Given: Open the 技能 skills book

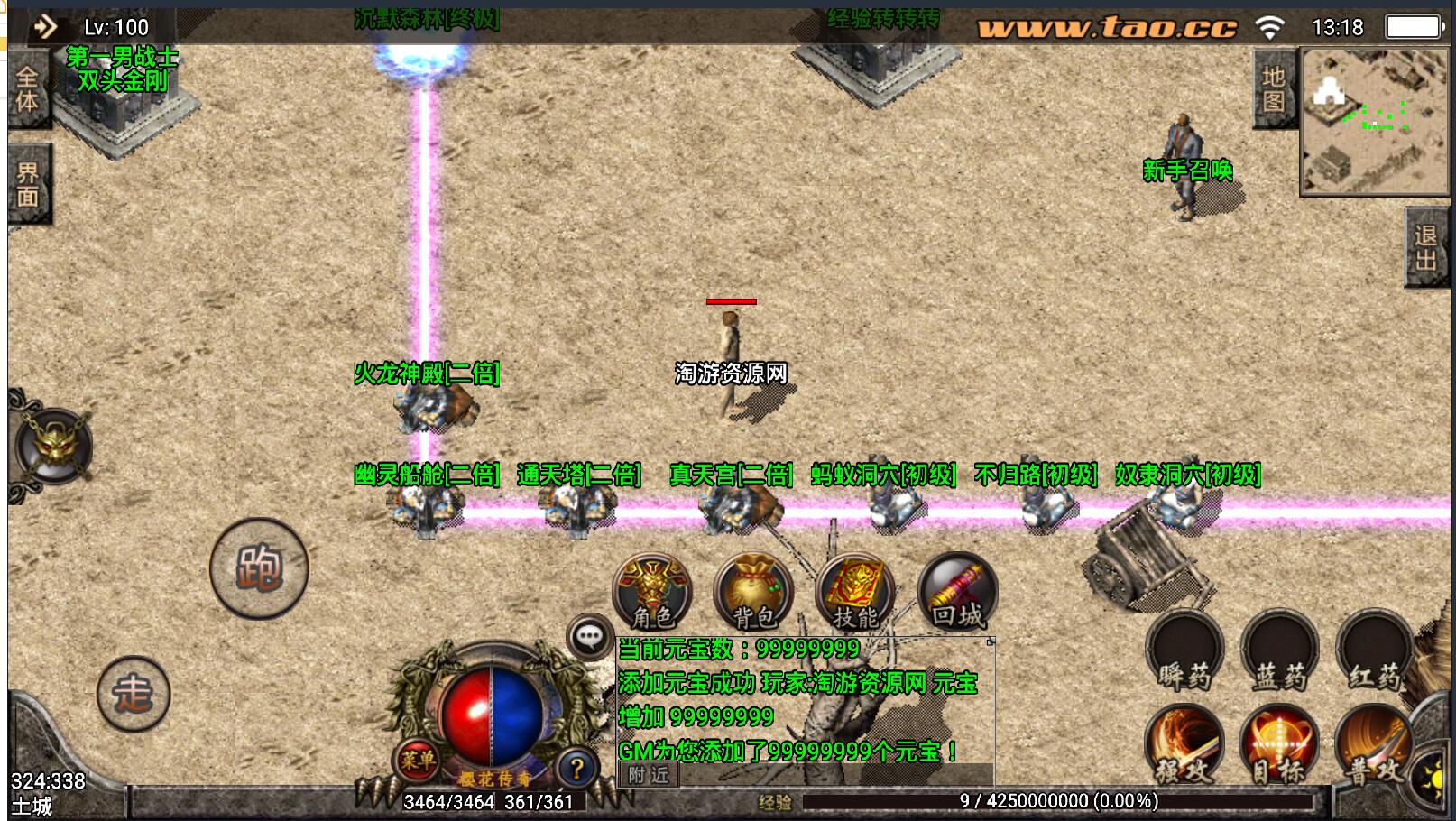Looking at the screenshot, I should pos(854,592).
